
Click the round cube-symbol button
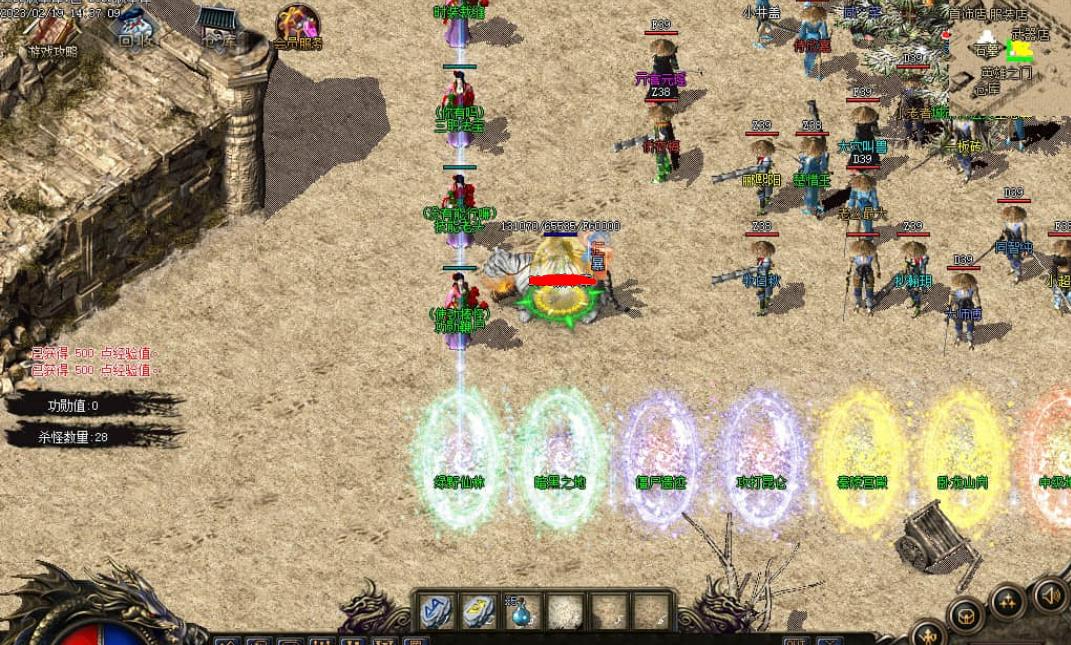pyautogui.click(x=966, y=613)
